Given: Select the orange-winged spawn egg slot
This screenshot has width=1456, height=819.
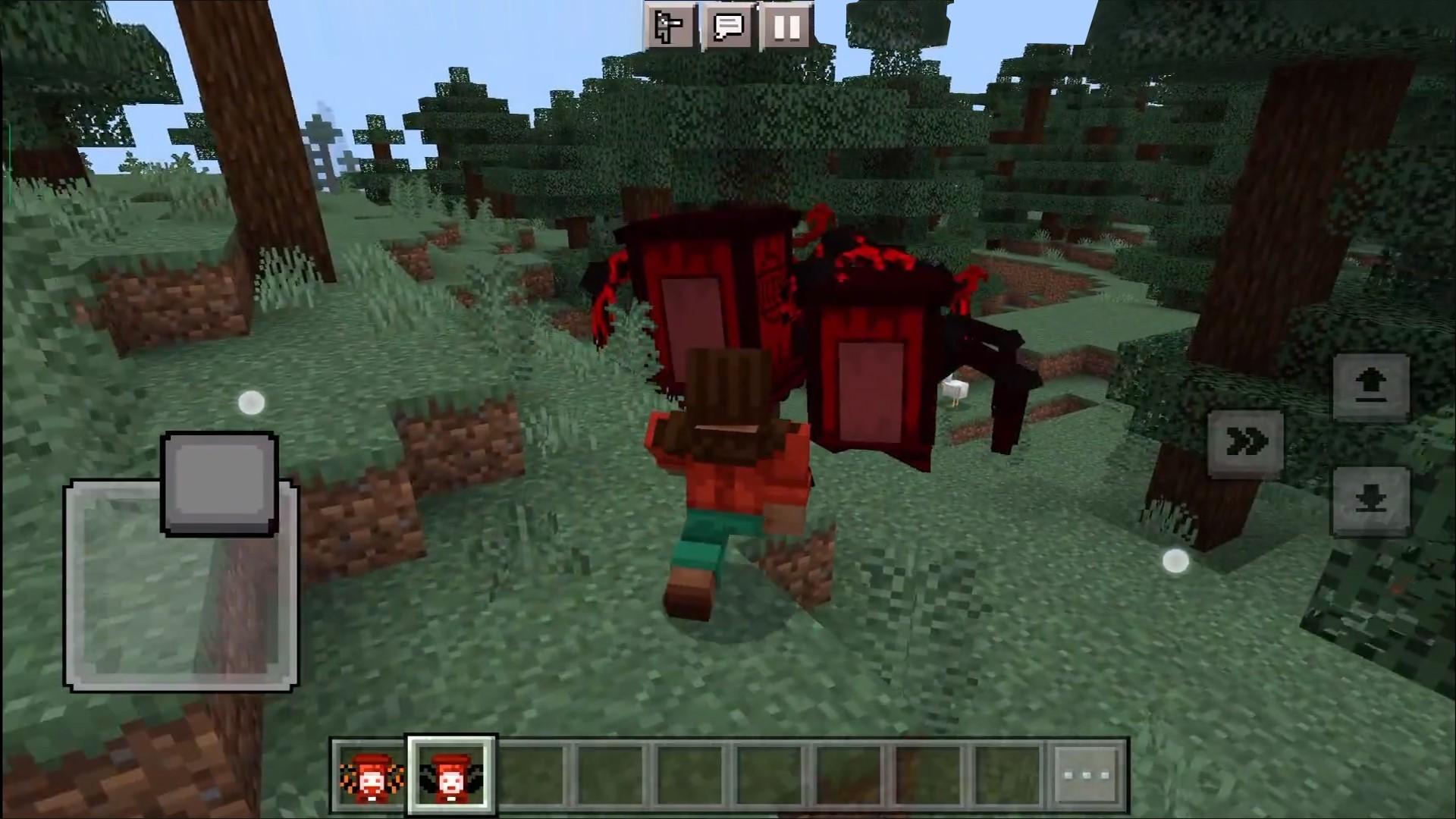Looking at the screenshot, I should click(x=372, y=776).
